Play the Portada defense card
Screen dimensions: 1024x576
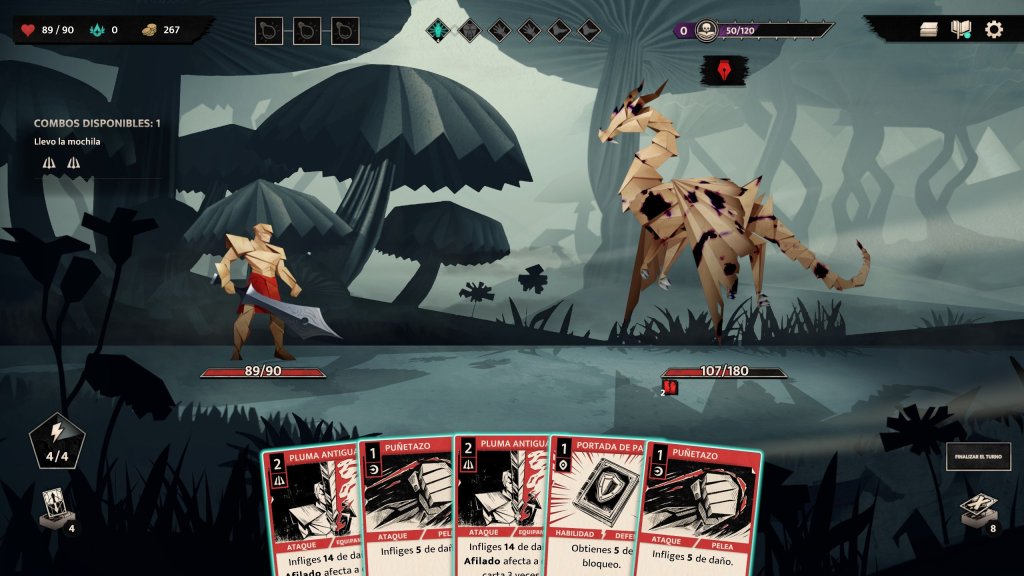click(595, 510)
